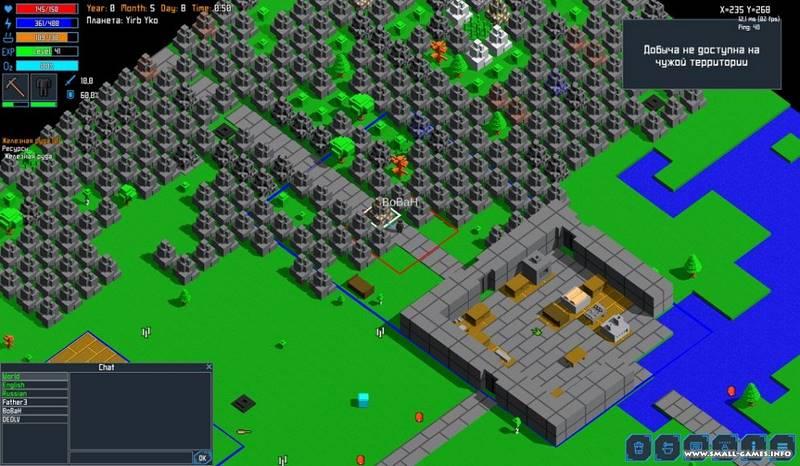Focus the chat message input field
This screenshot has height=466, width=800.
click(x=130, y=458)
